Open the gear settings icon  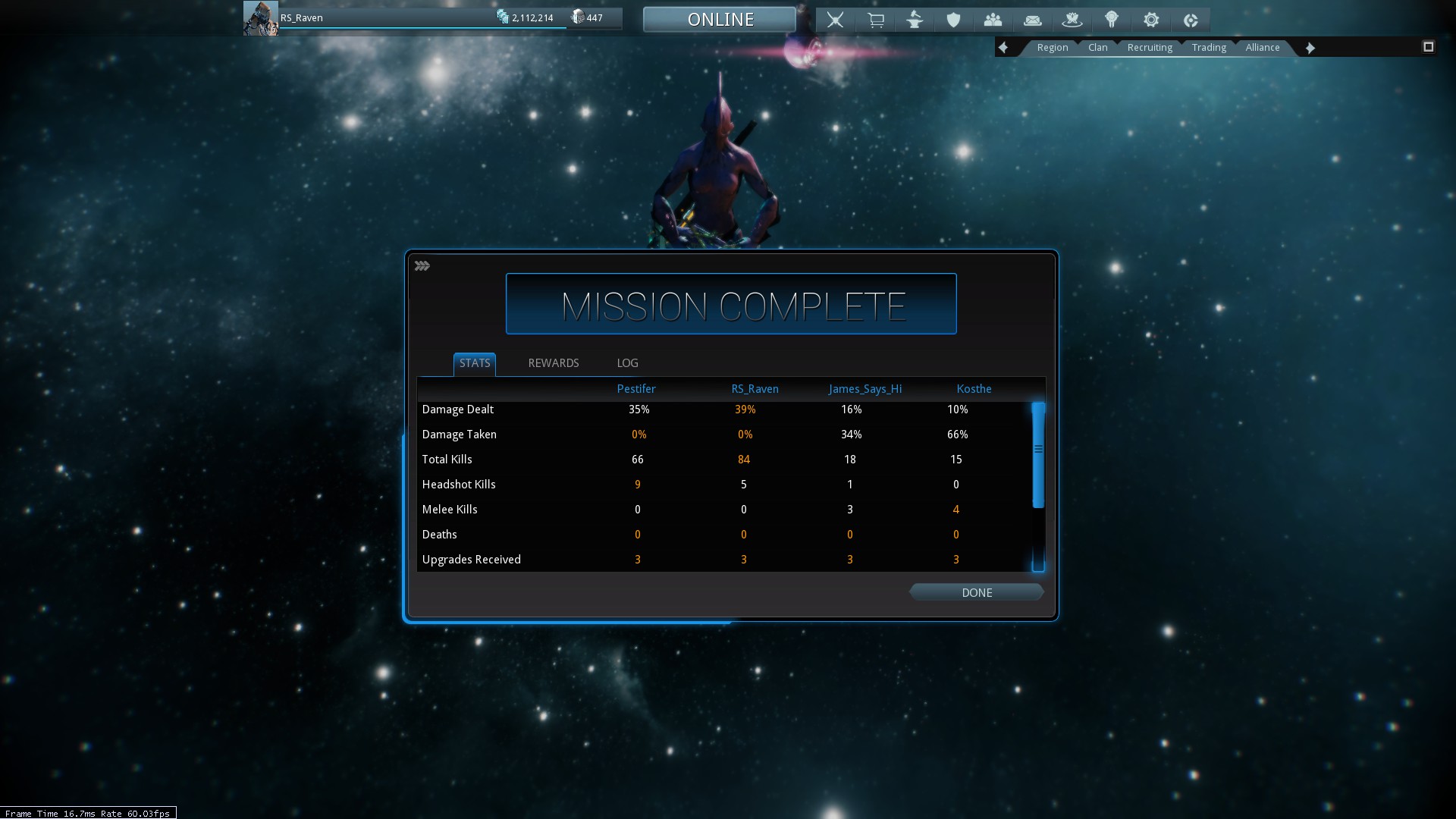(x=1150, y=20)
